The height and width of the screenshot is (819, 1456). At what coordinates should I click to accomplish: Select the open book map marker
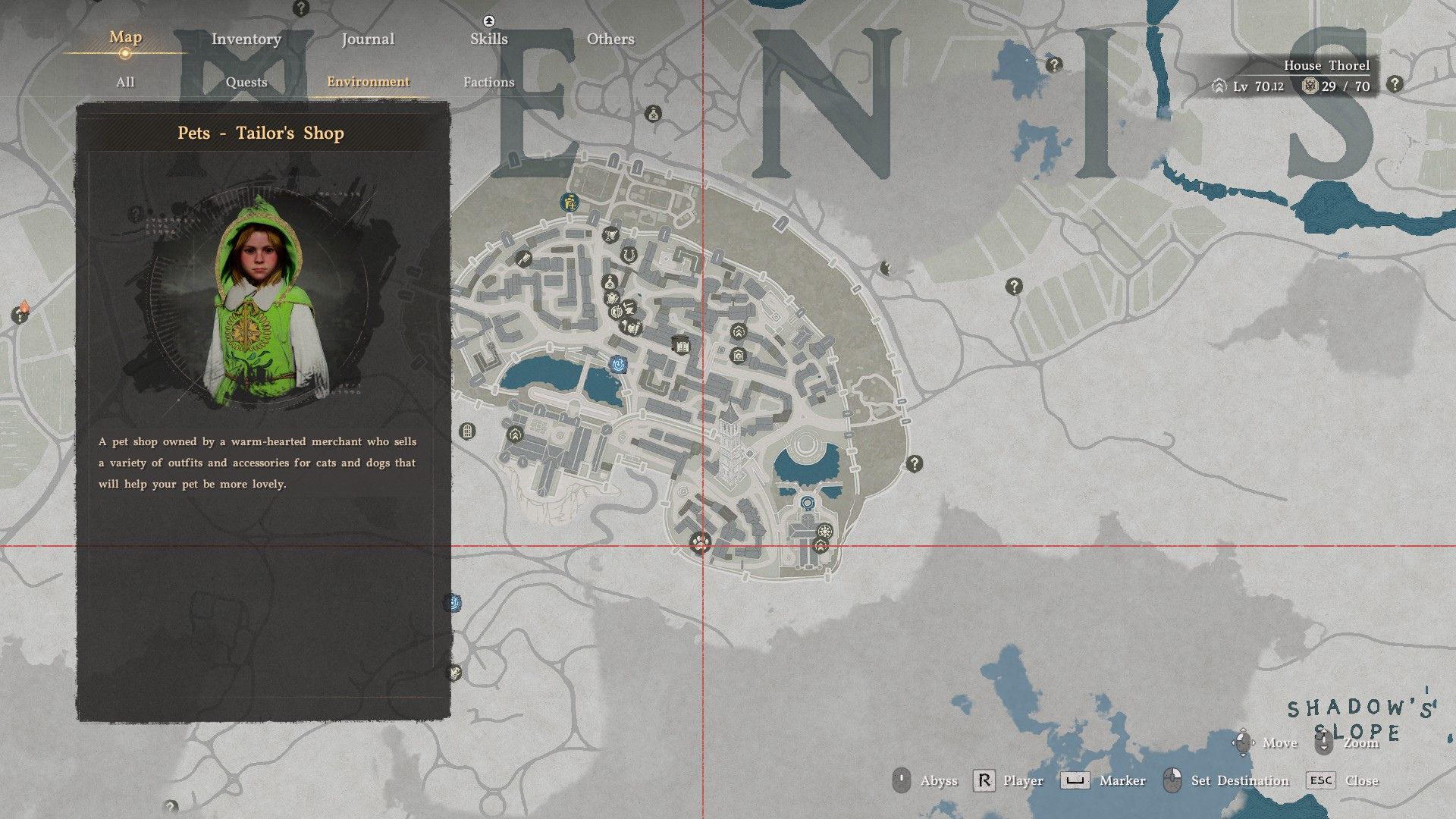pyautogui.click(x=681, y=345)
